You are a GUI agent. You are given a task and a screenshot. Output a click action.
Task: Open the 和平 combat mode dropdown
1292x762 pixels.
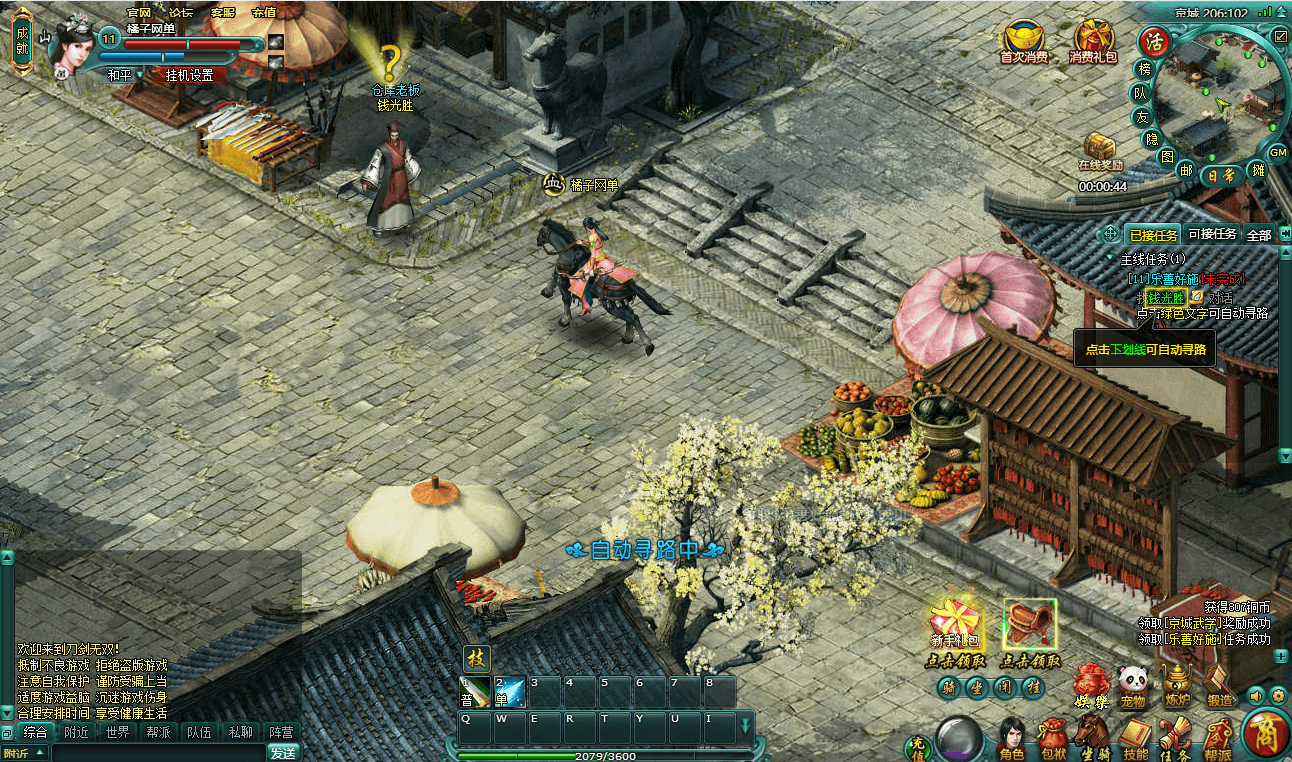pos(125,75)
